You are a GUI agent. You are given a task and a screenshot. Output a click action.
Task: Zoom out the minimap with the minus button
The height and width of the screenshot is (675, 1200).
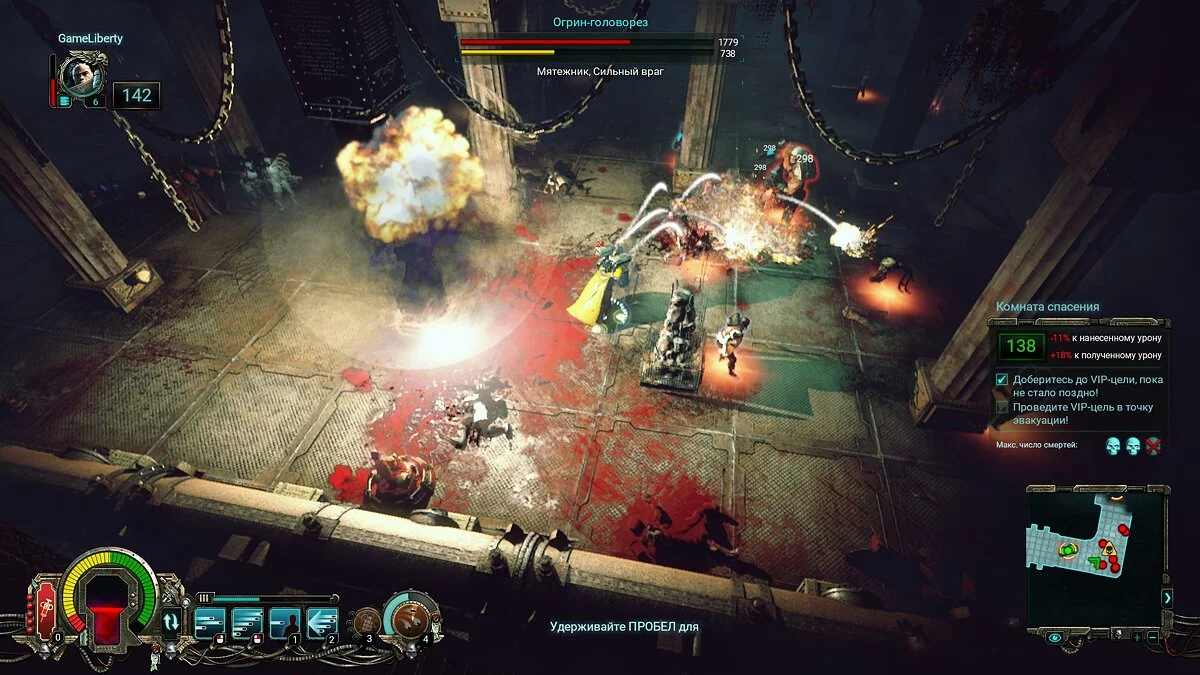coord(1153,637)
